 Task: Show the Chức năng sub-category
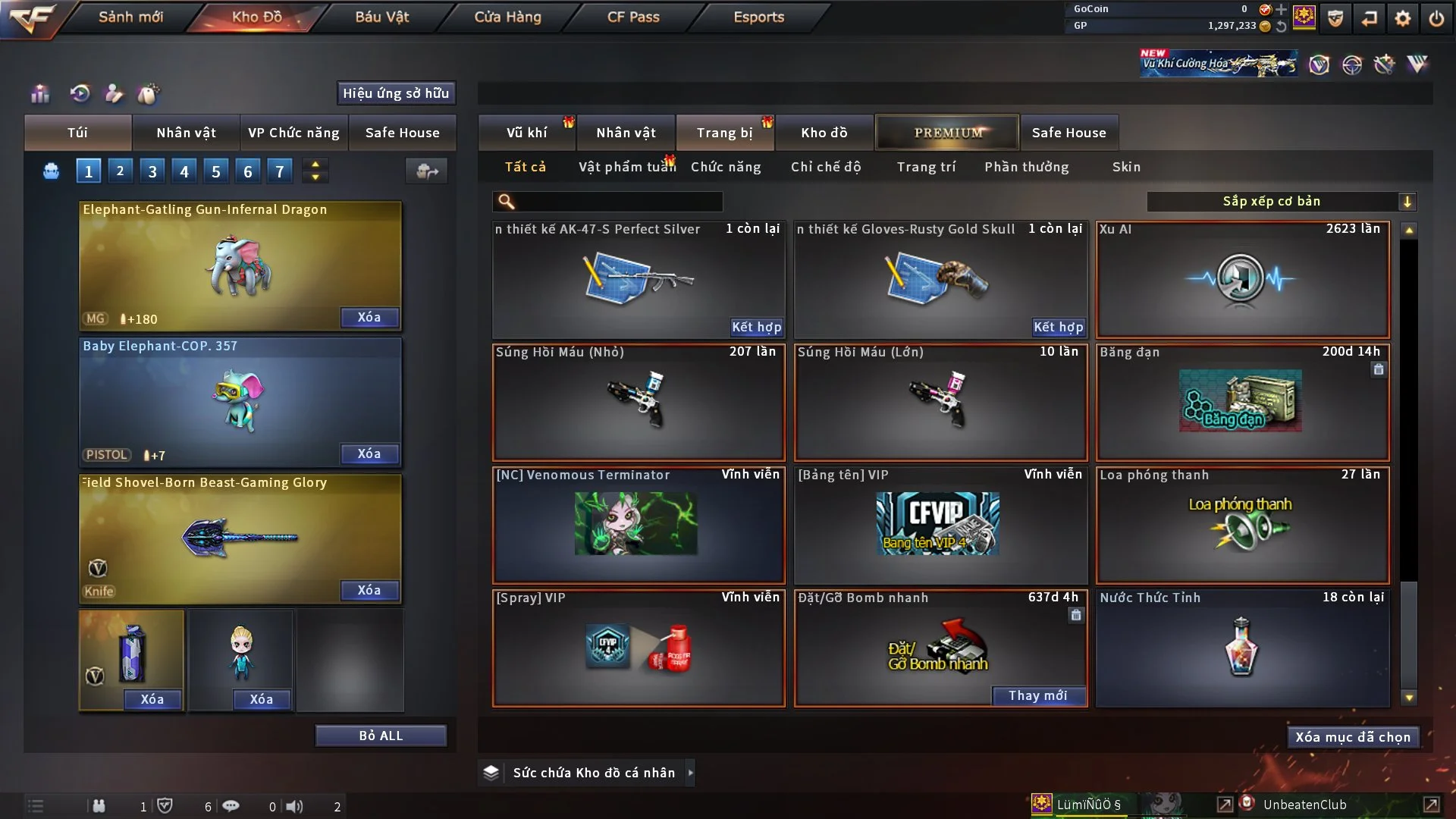click(726, 167)
